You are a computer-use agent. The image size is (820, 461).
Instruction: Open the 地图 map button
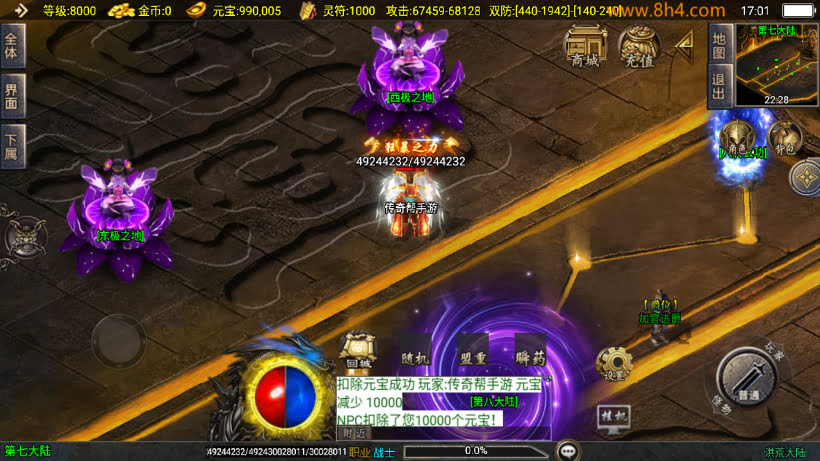(x=718, y=44)
